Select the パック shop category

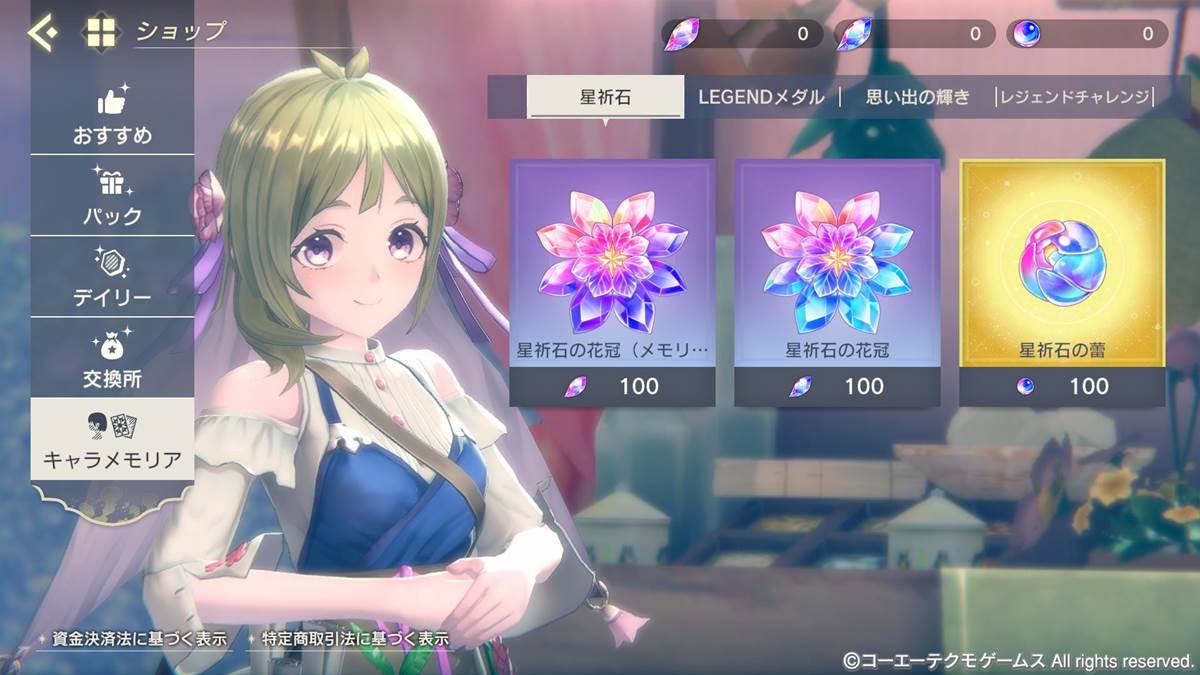[112, 196]
